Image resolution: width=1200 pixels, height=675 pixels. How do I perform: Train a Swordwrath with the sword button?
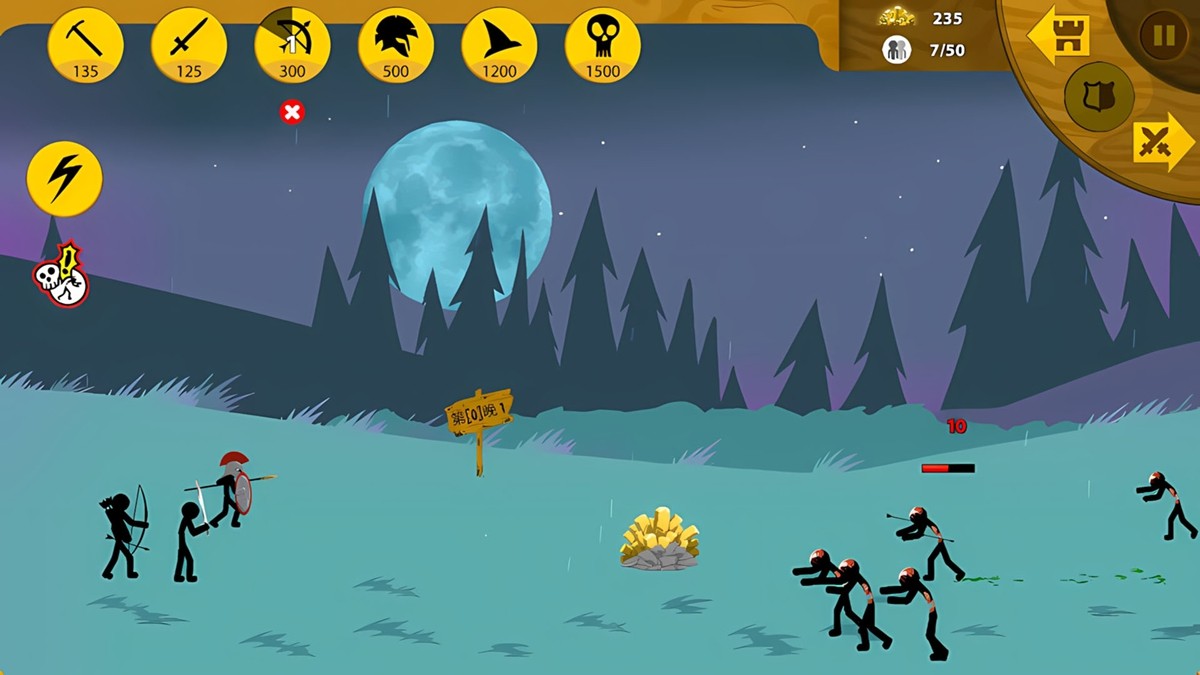coord(189,45)
